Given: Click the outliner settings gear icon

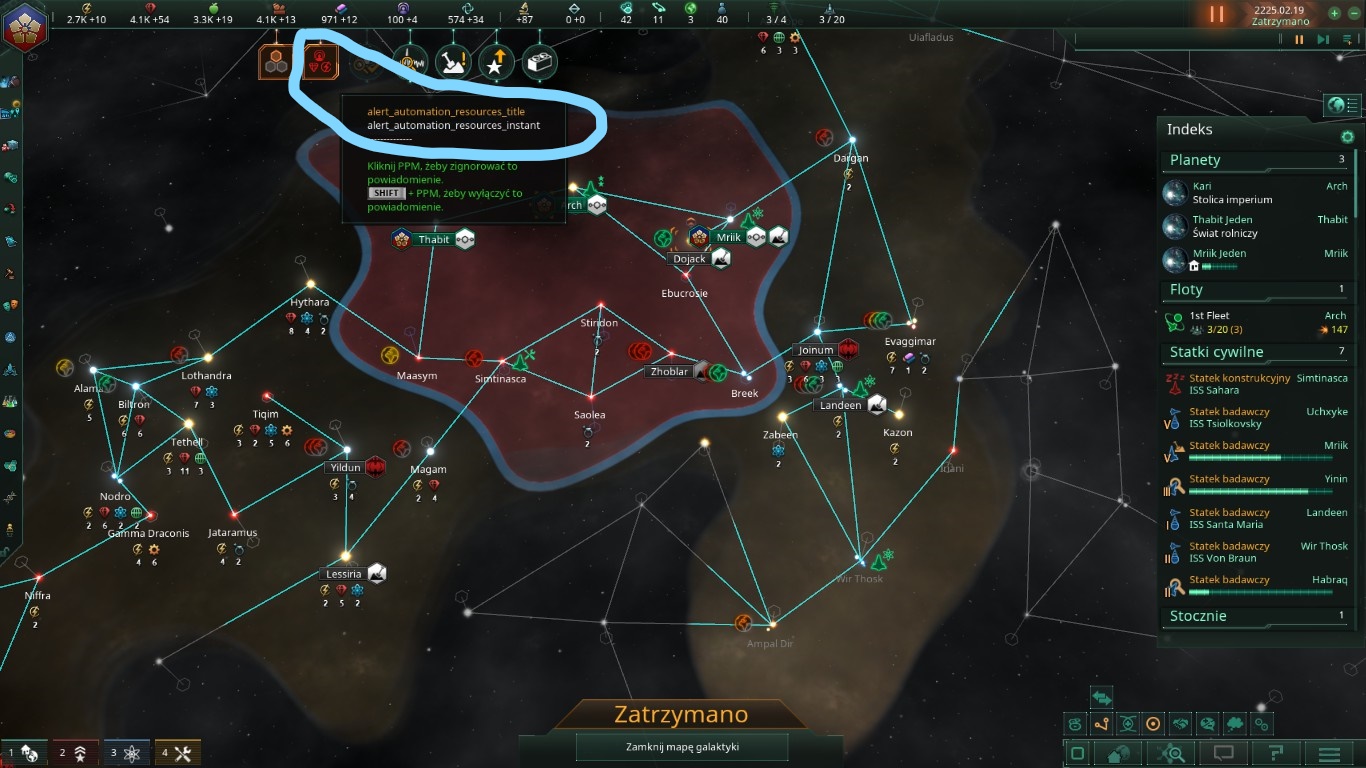Looking at the screenshot, I should [x=1347, y=137].
